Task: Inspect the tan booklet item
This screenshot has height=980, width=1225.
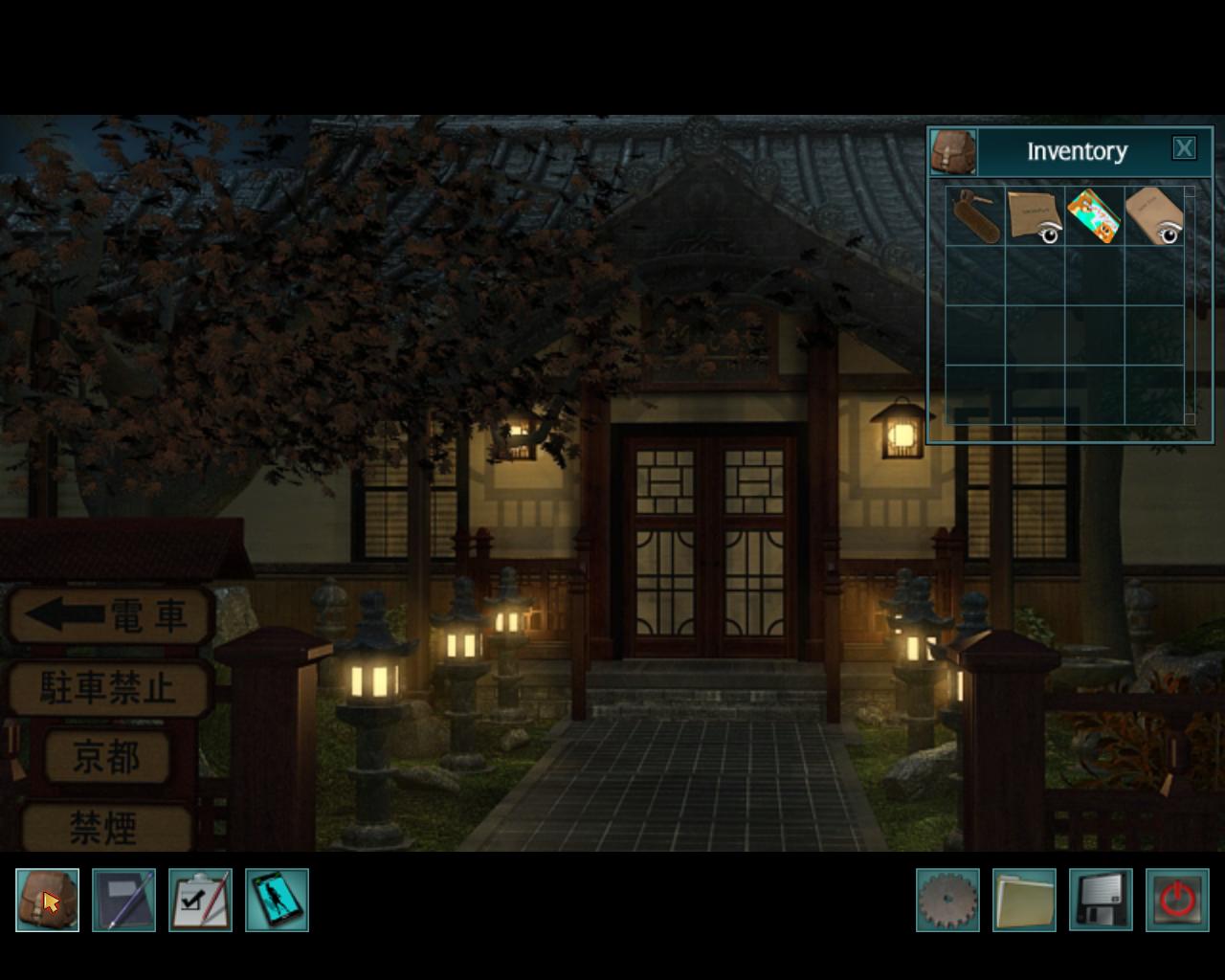Action: [1153, 216]
